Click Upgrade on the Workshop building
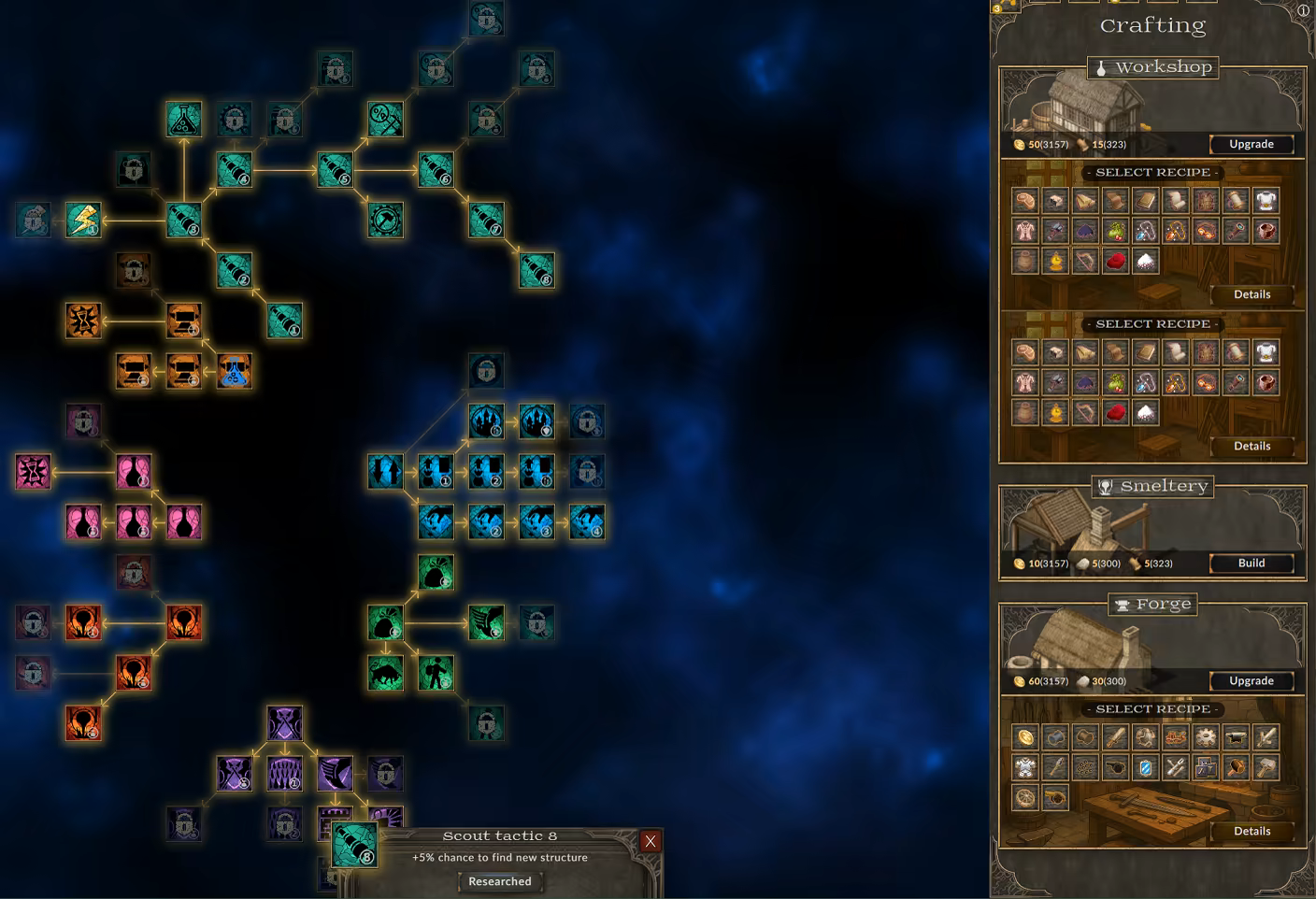Image resolution: width=1316 pixels, height=899 pixels. [1251, 144]
